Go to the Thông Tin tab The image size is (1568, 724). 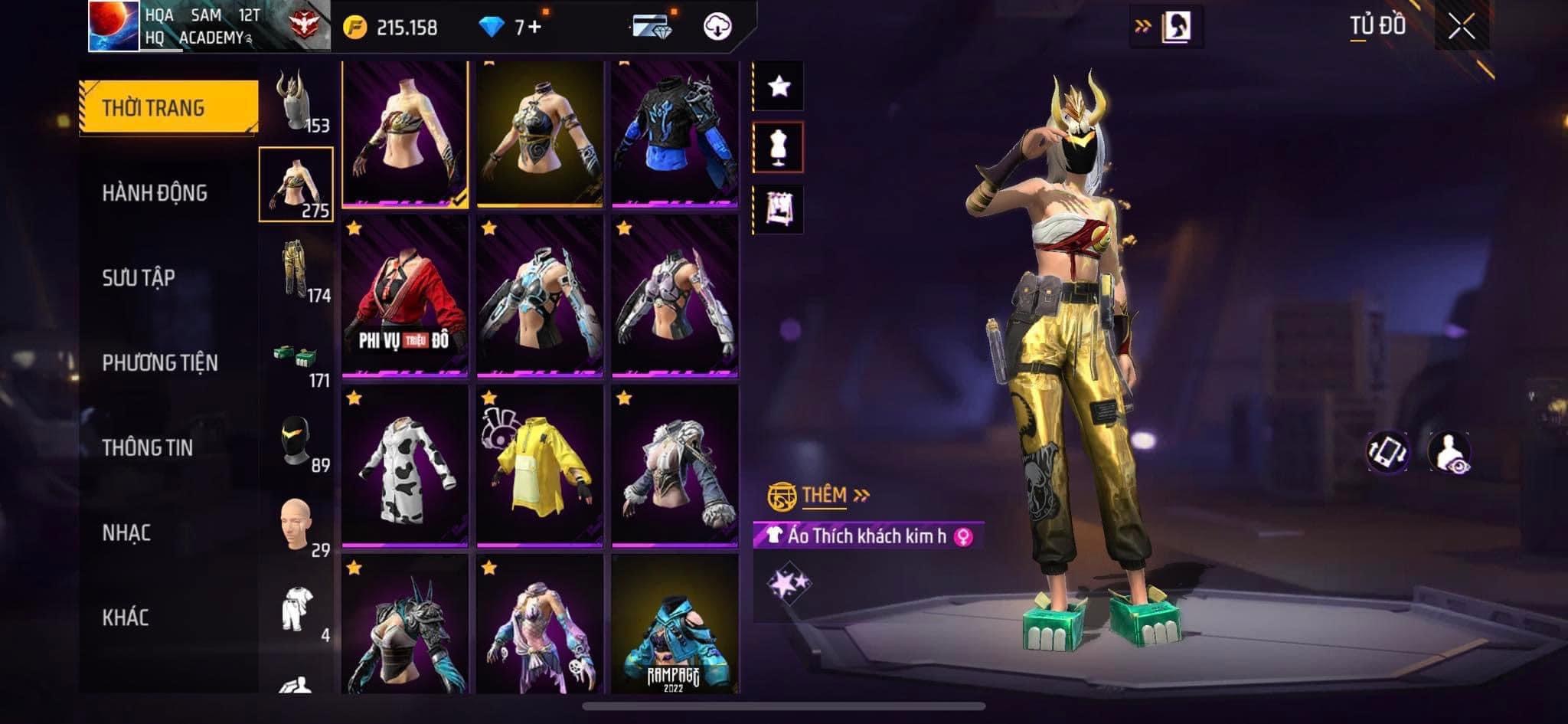click(x=147, y=447)
